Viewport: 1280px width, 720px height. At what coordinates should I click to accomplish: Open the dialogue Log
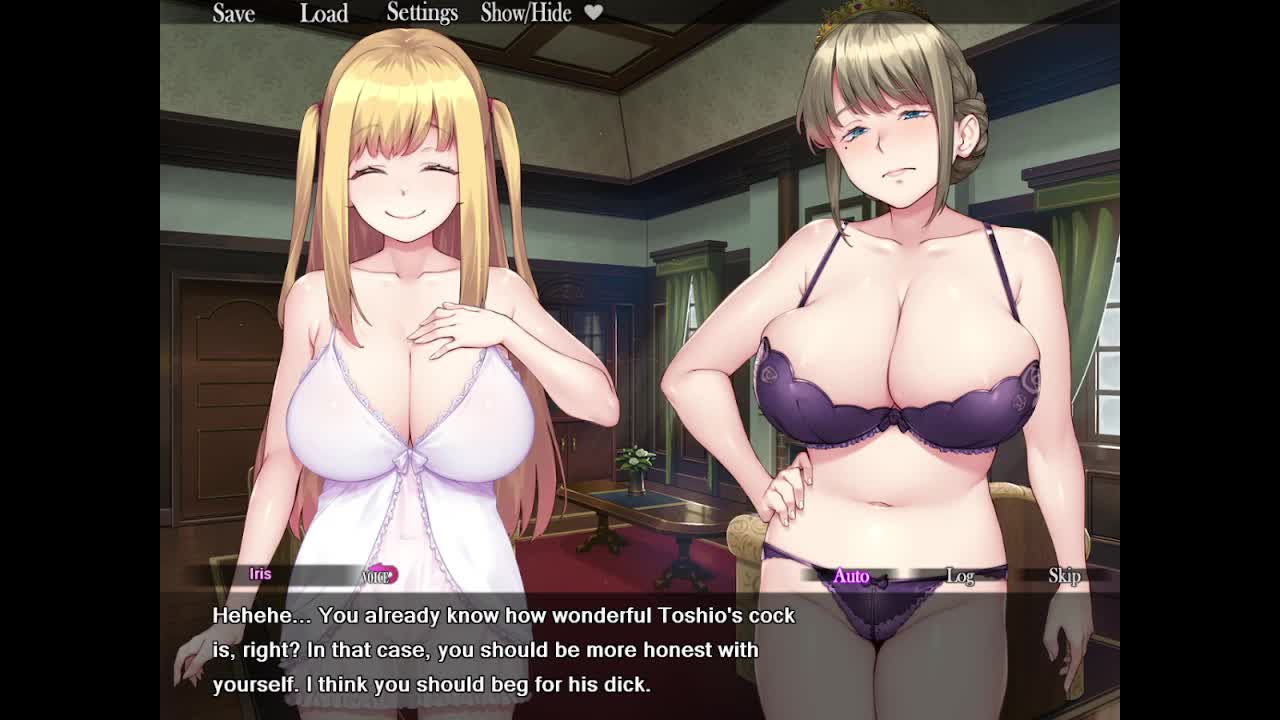click(960, 576)
